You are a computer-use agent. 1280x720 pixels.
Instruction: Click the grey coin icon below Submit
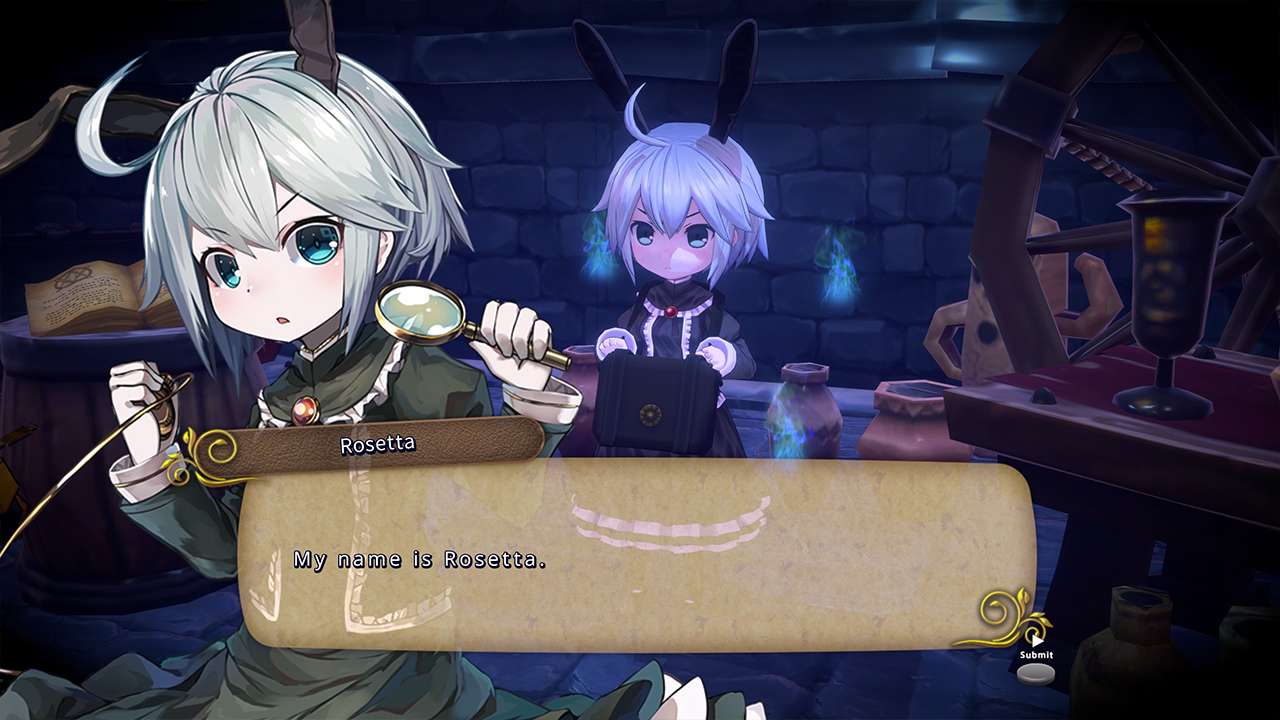[1037, 675]
